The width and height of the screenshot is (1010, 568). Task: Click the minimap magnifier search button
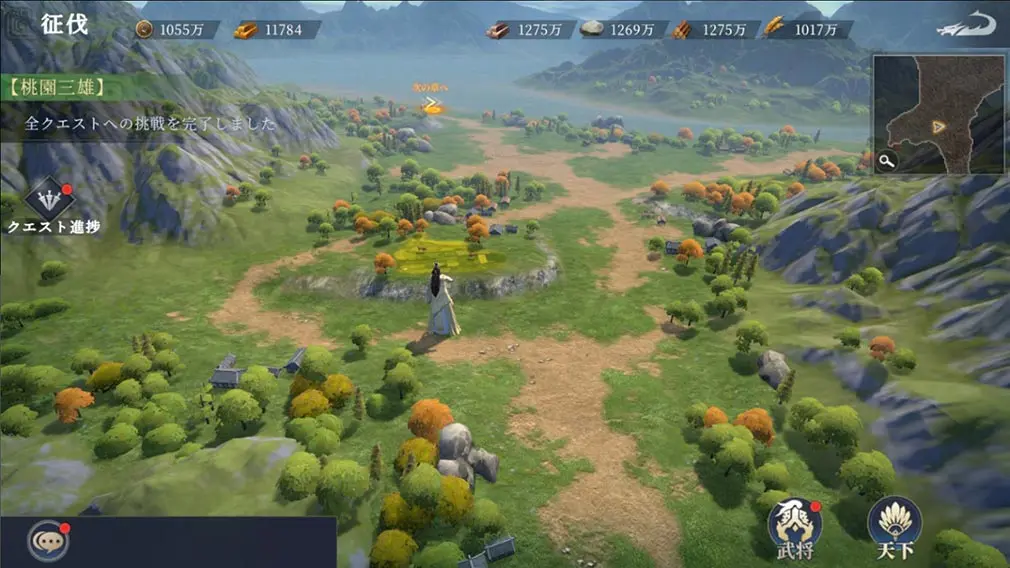click(x=887, y=160)
